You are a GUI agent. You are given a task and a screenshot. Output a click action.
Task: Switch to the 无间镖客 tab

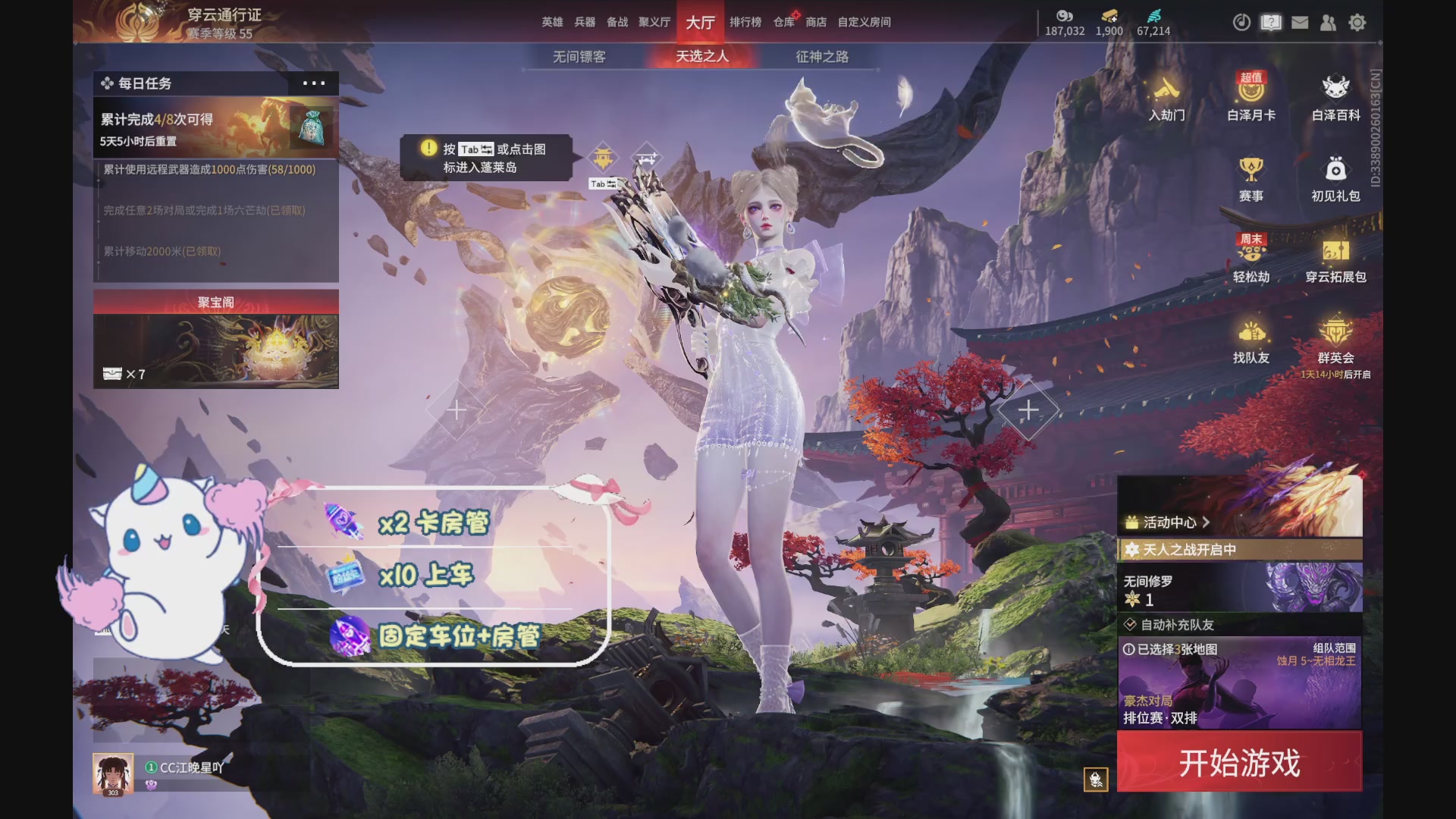click(x=578, y=57)
